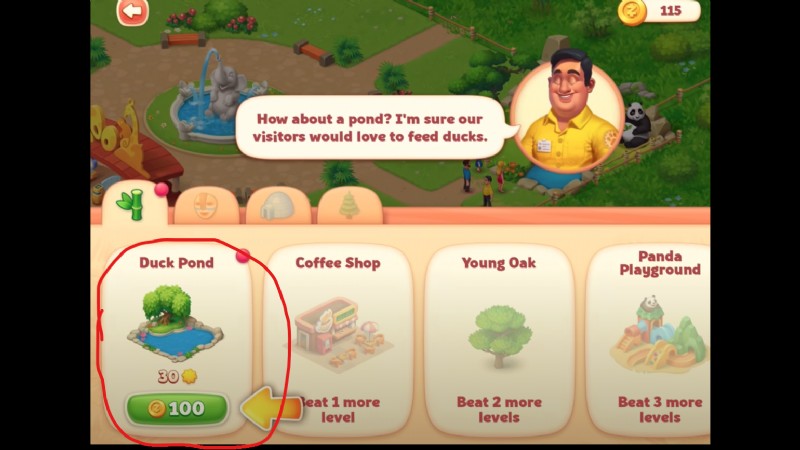This screenshot has width=800, height=450.
Task: Tap the coin balance counter showing 115
Action: pos(660,12)
